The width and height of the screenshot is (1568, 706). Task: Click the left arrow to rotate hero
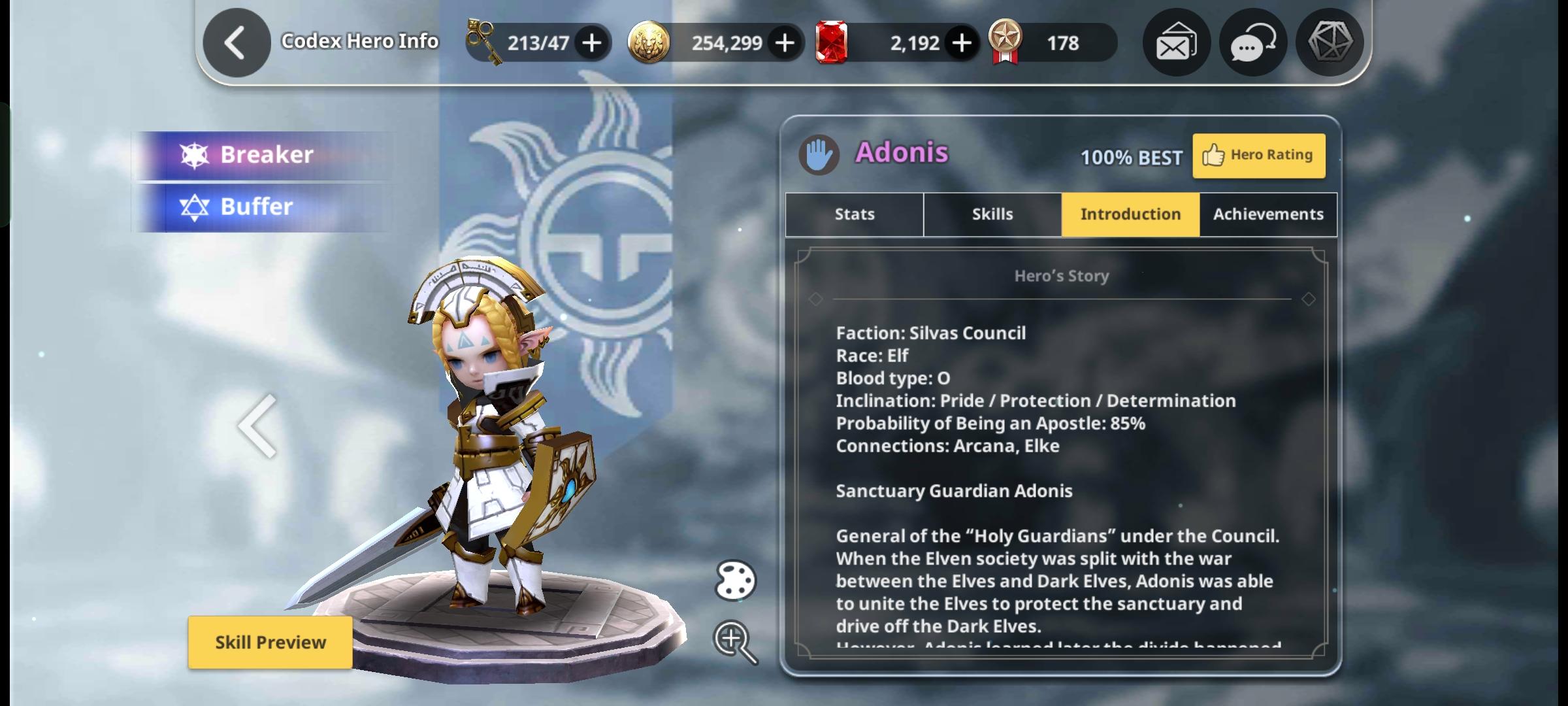point(256,426)
